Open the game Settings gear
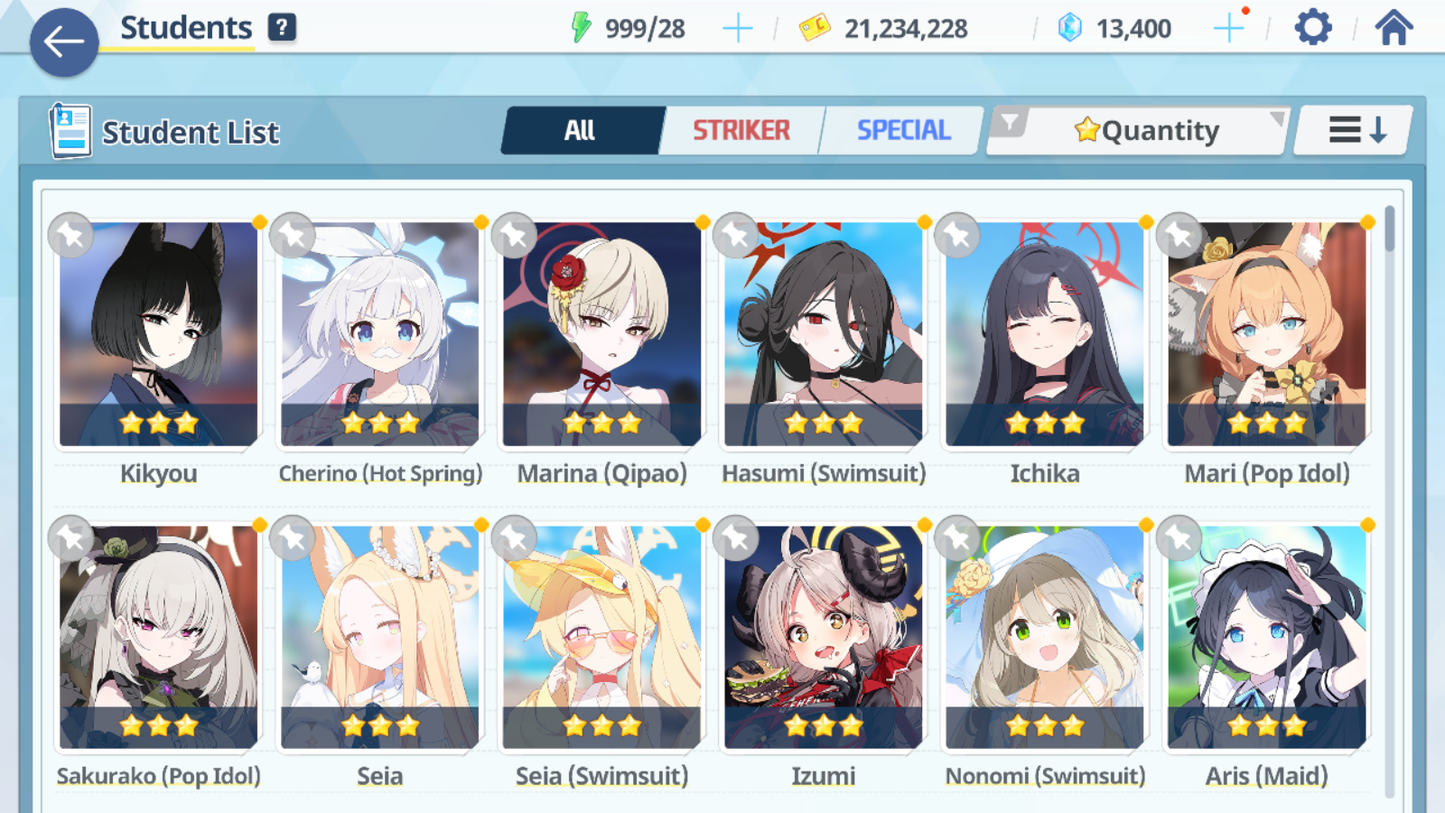Image resolution: width=1445 pixels, height=813 pixels. 1311,27
